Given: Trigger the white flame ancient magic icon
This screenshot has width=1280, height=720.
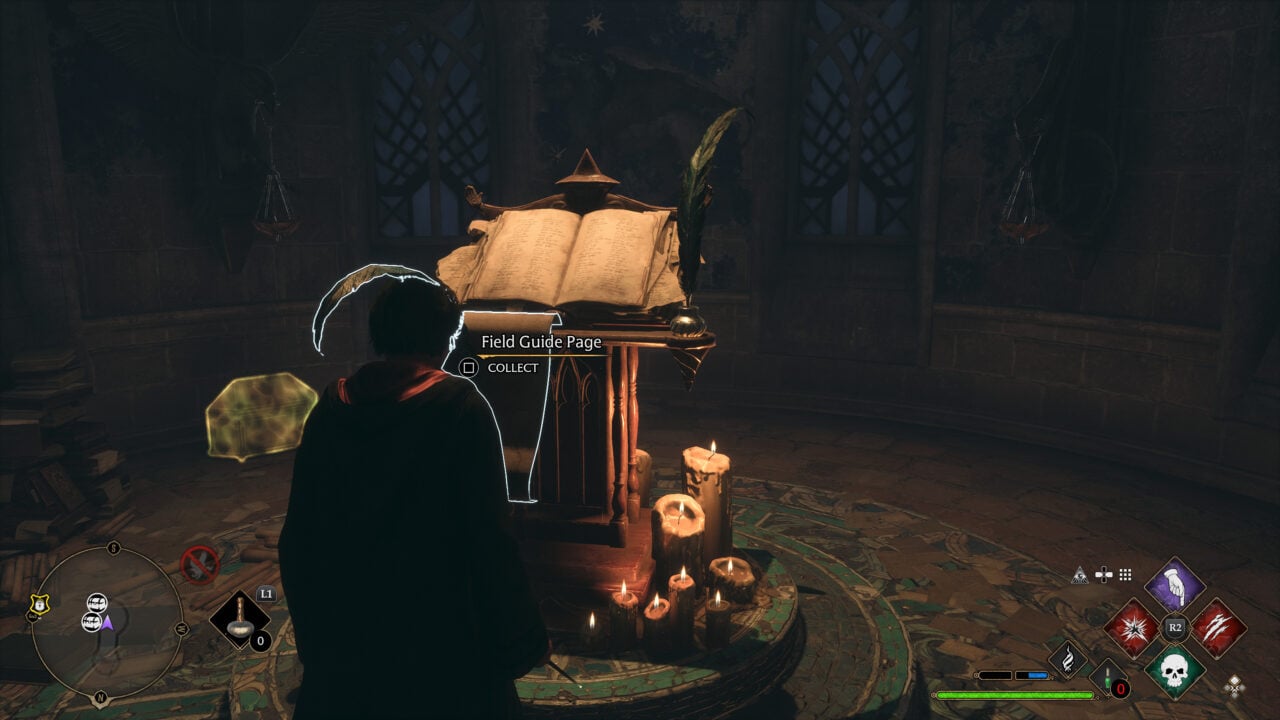Looking at the screenshot, I should tap(1068, 659).
